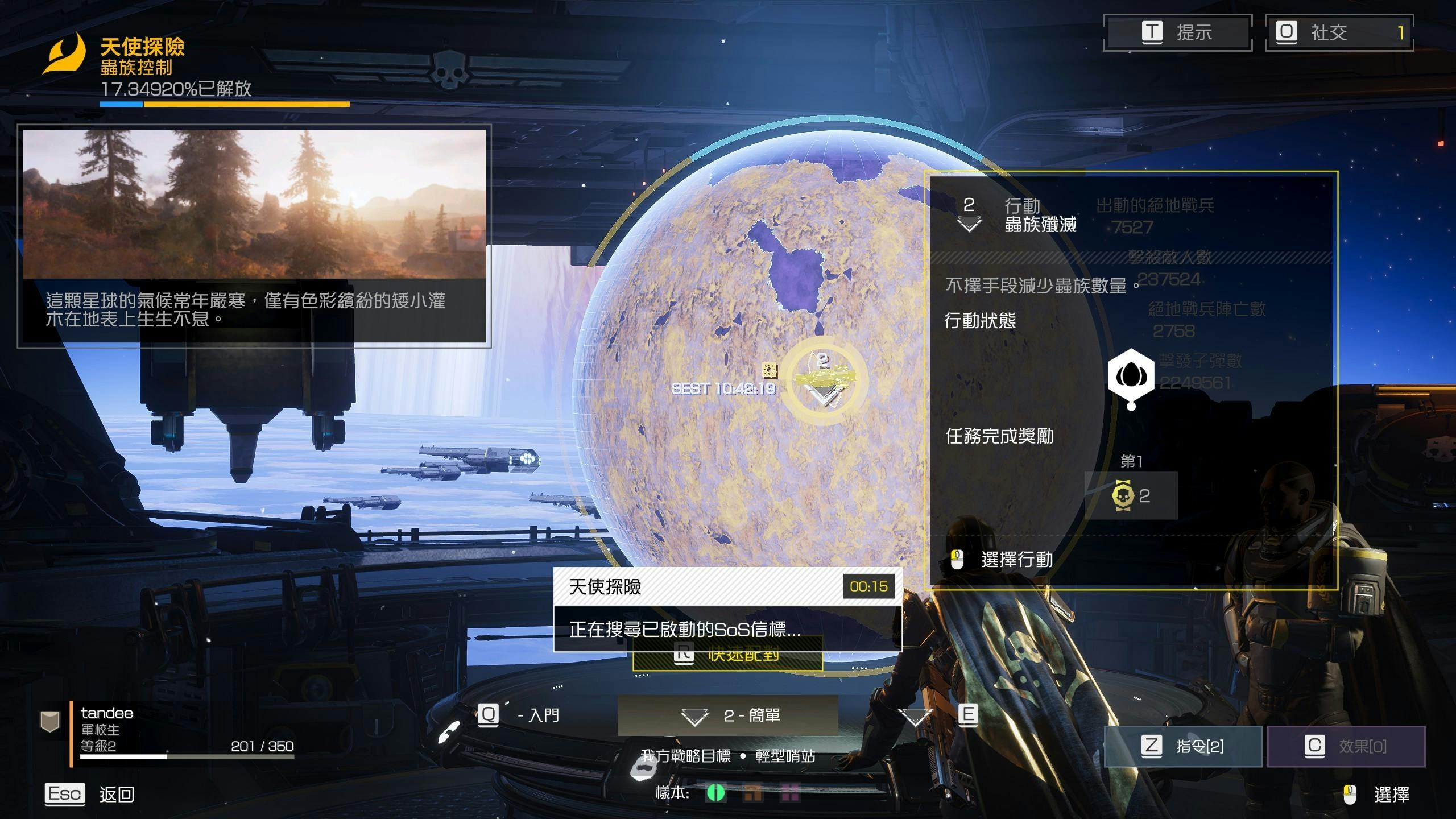
Task: Select the 2 - 簡單 difficulty tab
Action: coord(728,715)
